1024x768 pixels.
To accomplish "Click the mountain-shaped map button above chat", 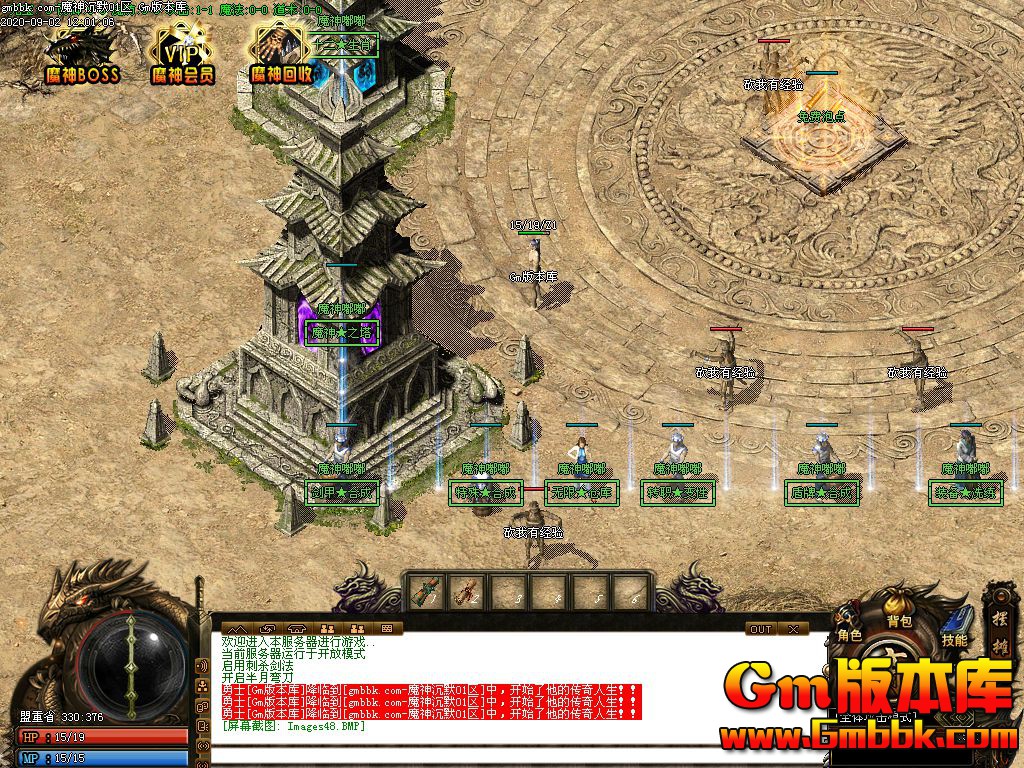I will [240, 629].
